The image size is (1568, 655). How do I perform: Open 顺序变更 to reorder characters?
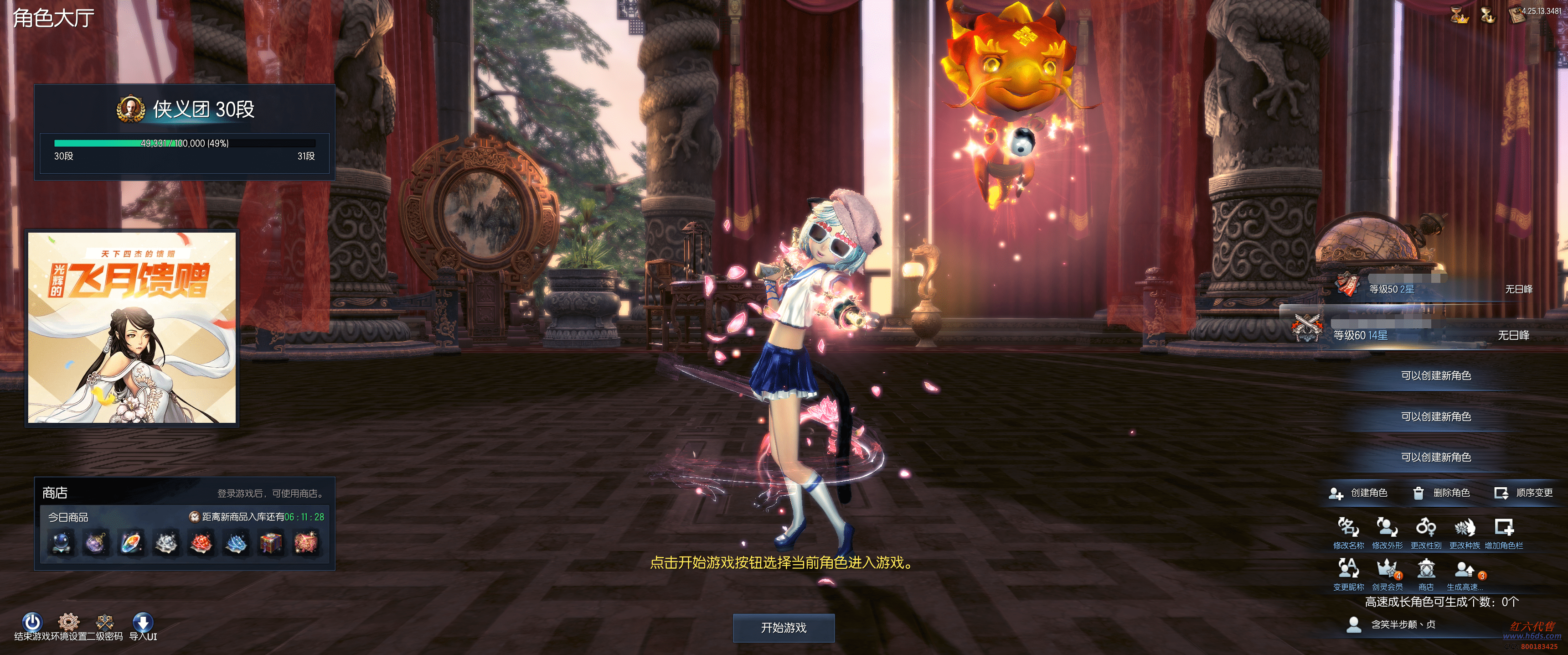(x=1524, y=492)
